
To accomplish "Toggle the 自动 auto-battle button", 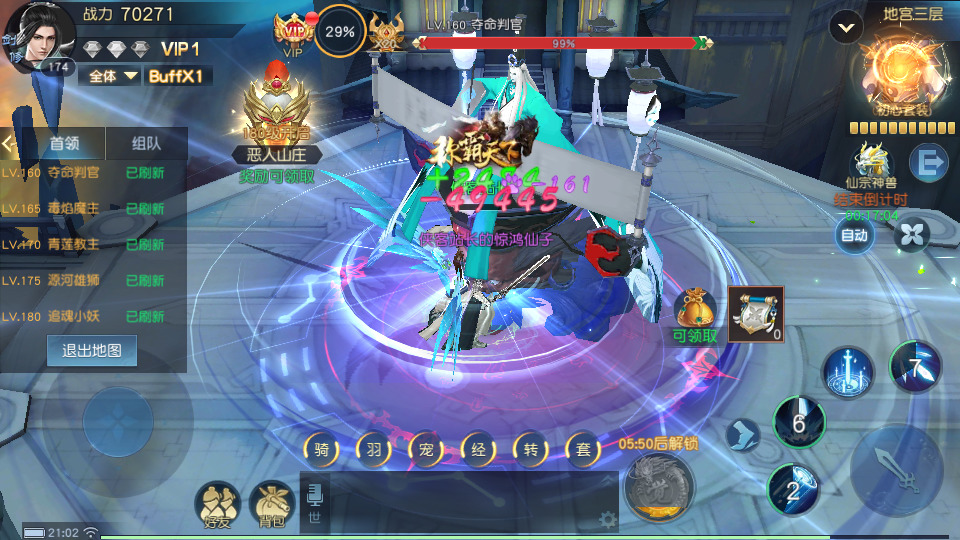I will tap(854, 235).
